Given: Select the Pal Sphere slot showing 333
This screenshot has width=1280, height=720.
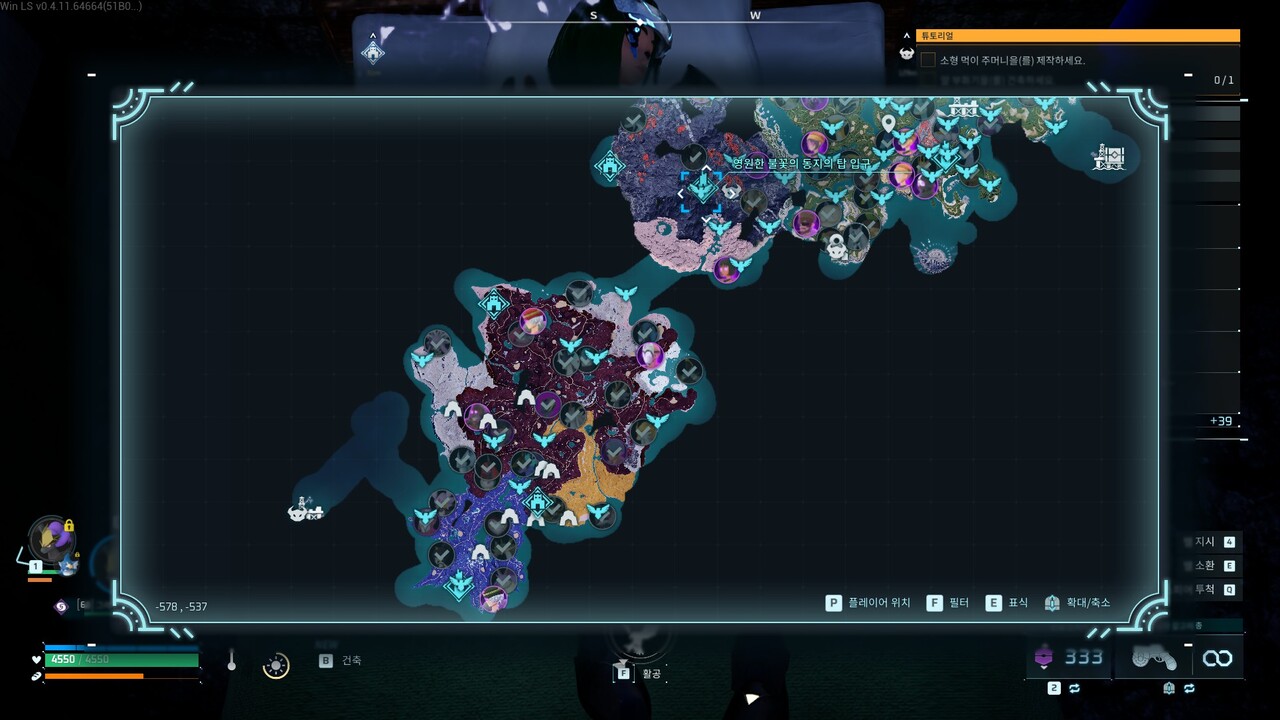Looking at the screenshot, I should (x=1068, y=657).
